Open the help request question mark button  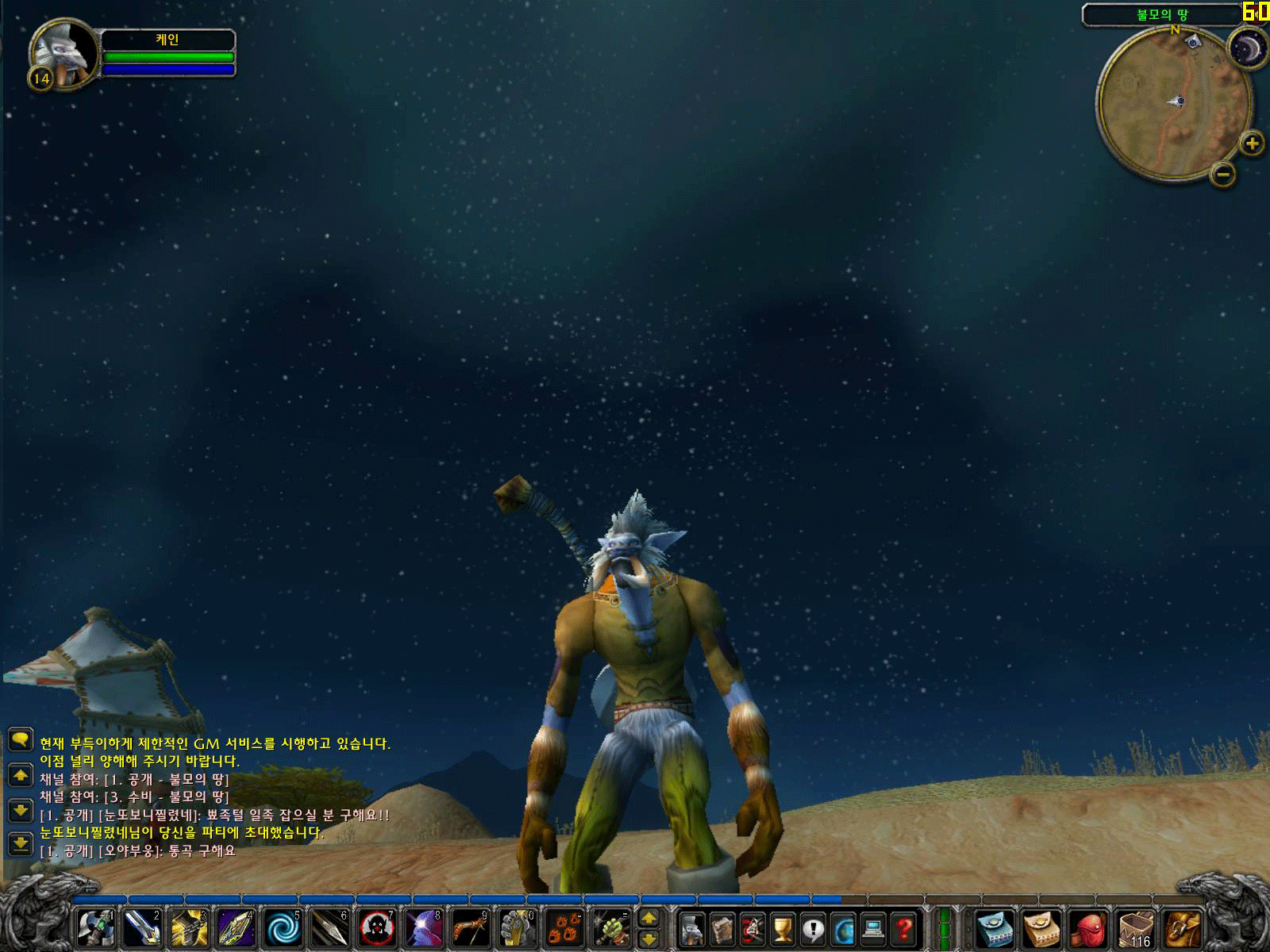[x=903, y=928]
